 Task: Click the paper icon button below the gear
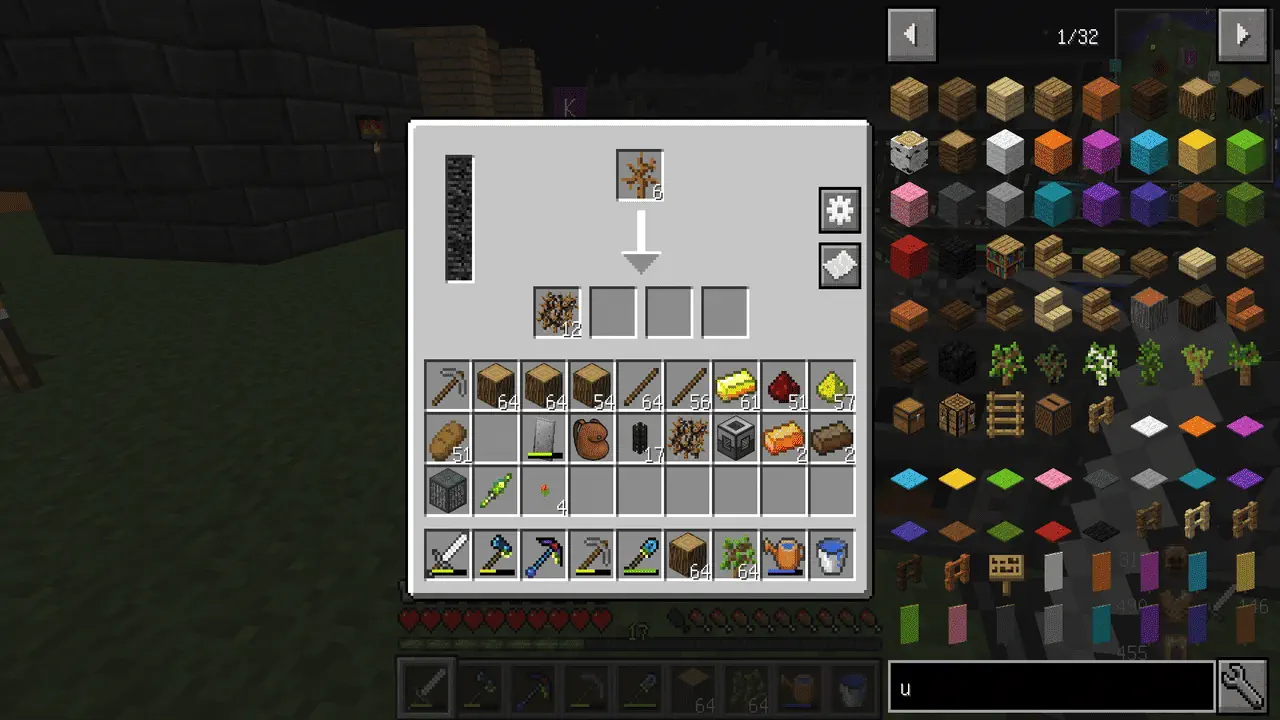click(839, 266)
